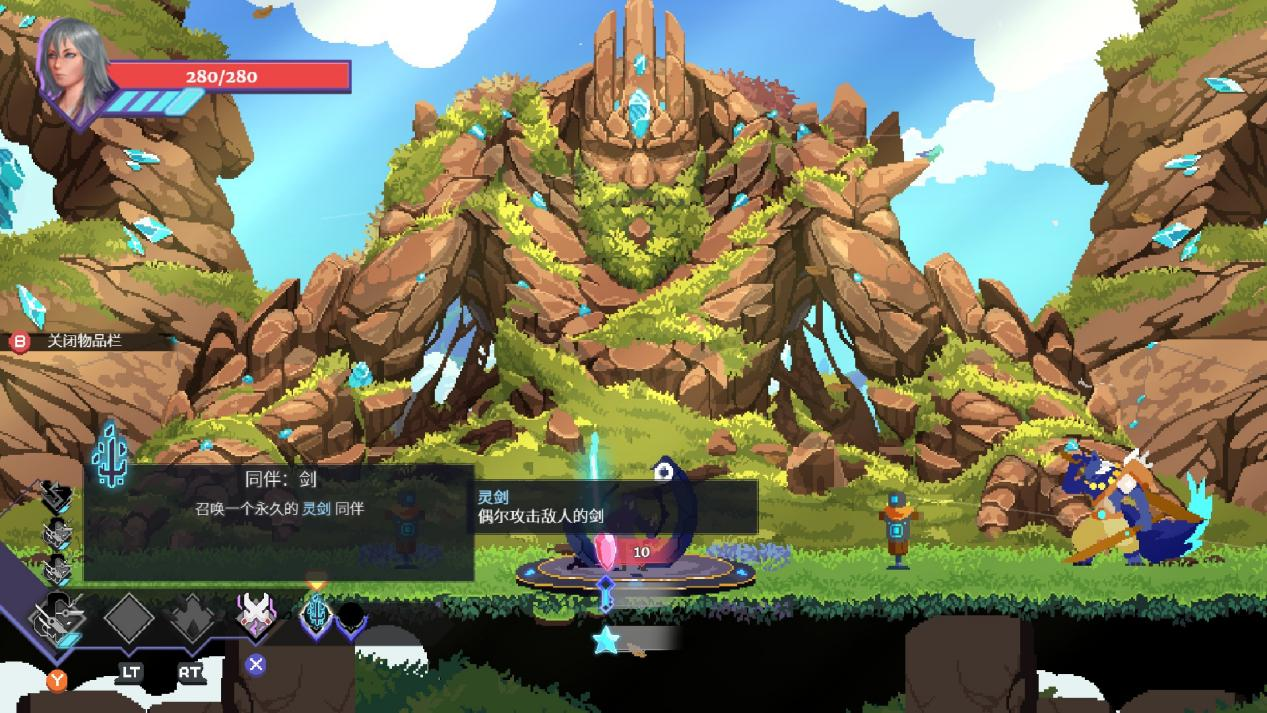Image resolution: width=1267 pixels, height=713 pixels.
Task: Select the spirit sword companion slot
Action: (316, 614)
